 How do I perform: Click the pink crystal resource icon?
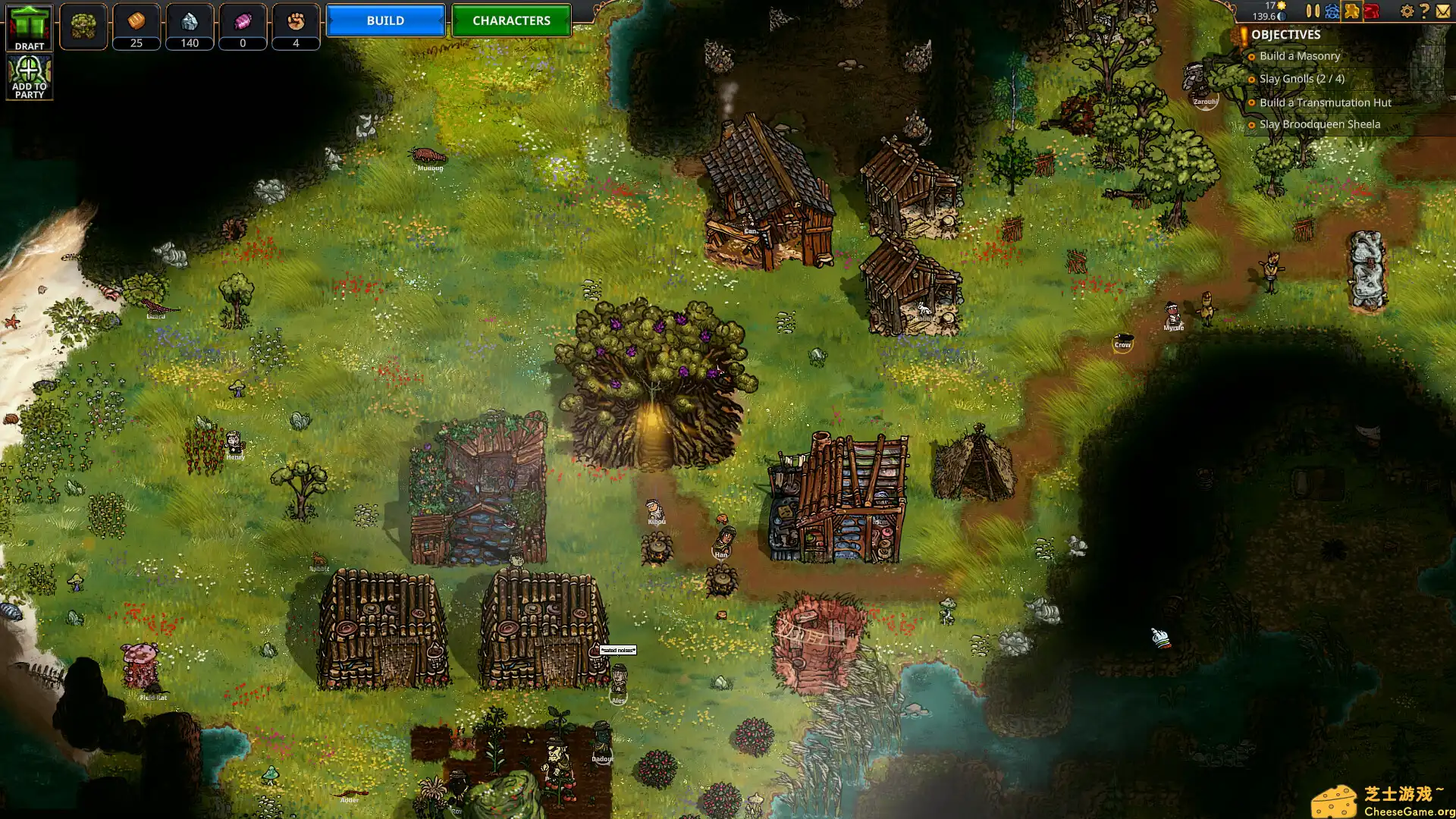pos(243,22)
